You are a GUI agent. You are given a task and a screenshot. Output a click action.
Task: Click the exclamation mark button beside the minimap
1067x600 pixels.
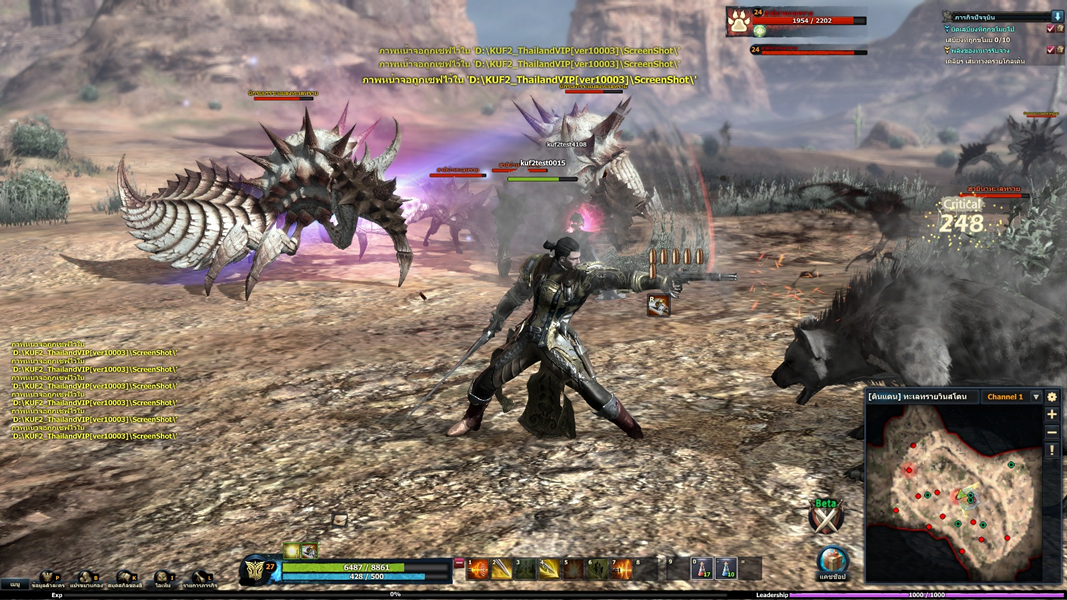[x=1052, y=451]
